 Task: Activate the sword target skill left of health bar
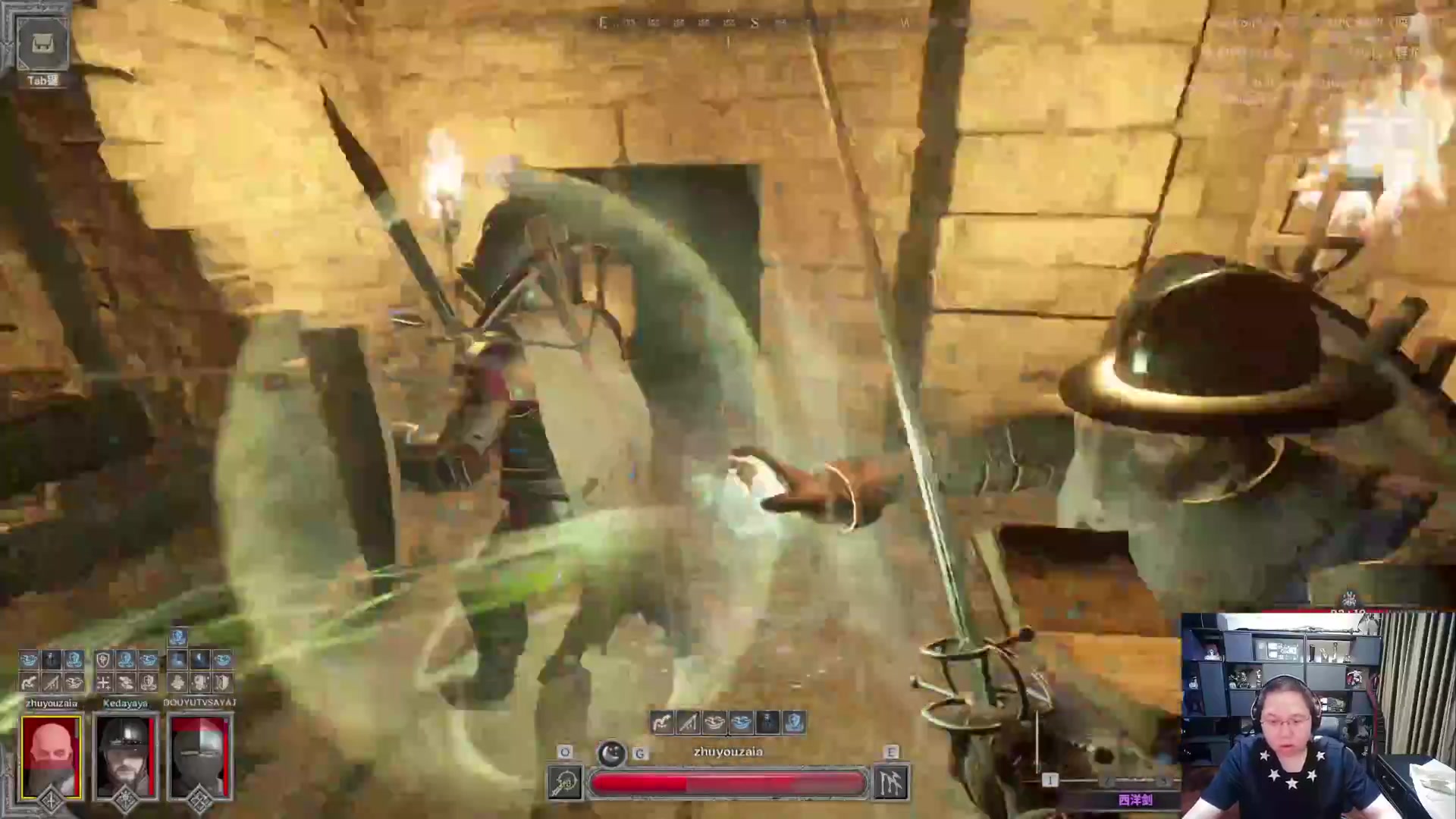[x=566, y=783]
